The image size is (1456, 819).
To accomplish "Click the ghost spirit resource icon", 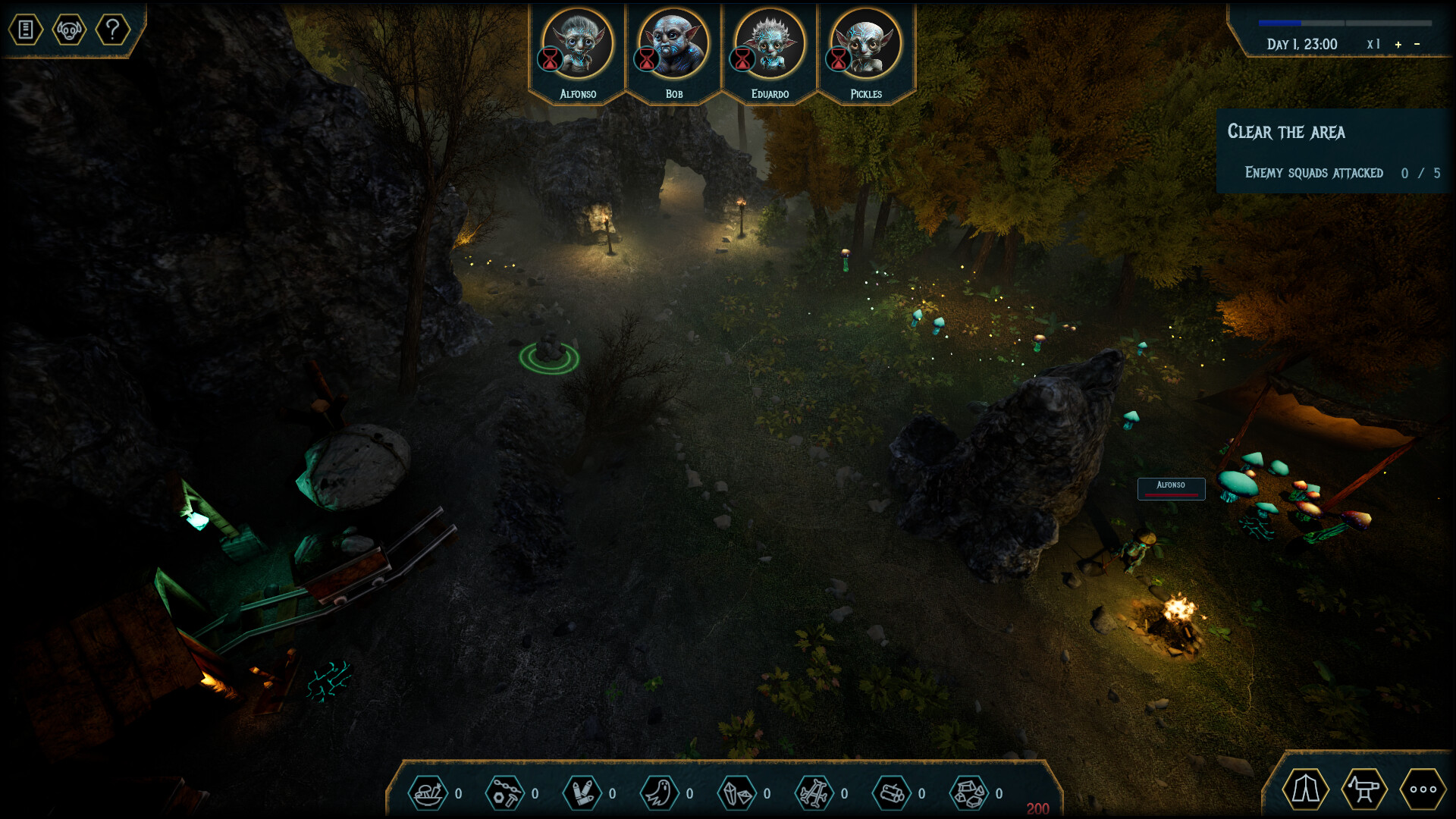I will pos(659,793).
